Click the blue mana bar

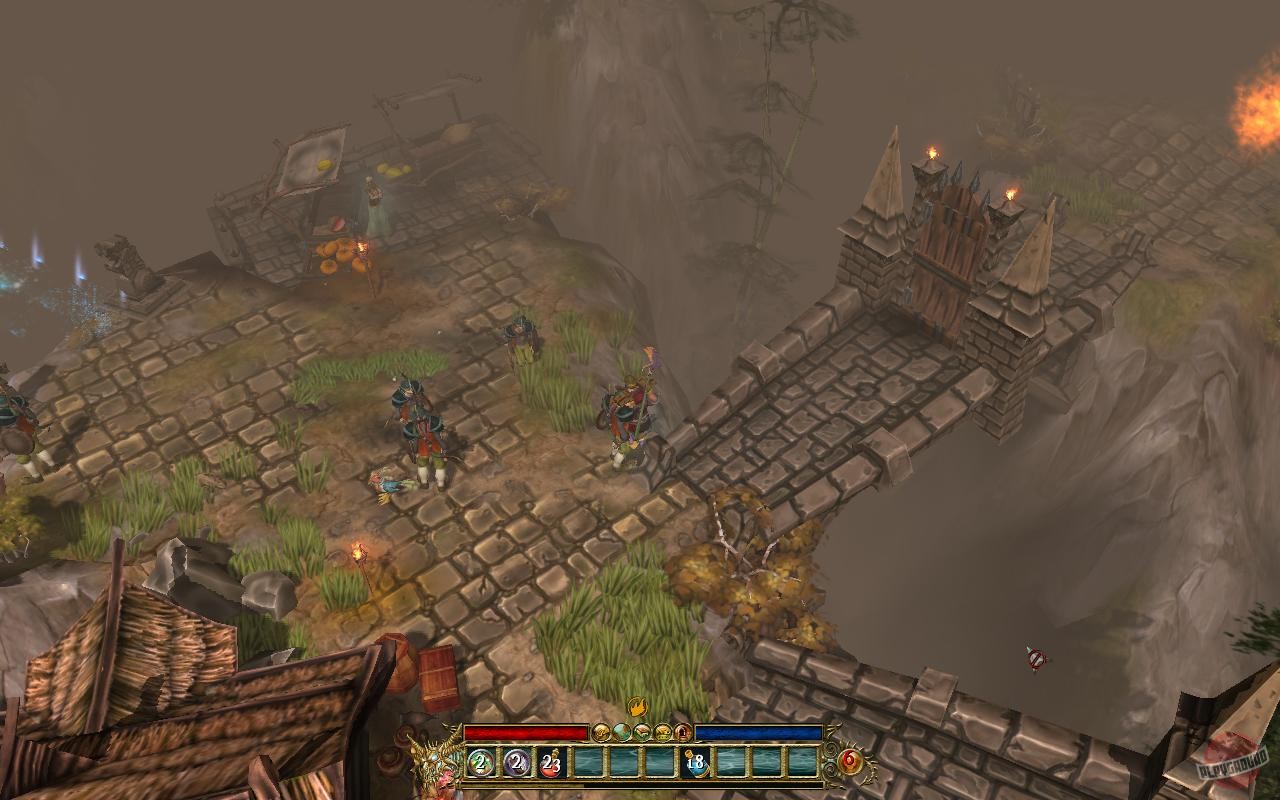(760, 731)
